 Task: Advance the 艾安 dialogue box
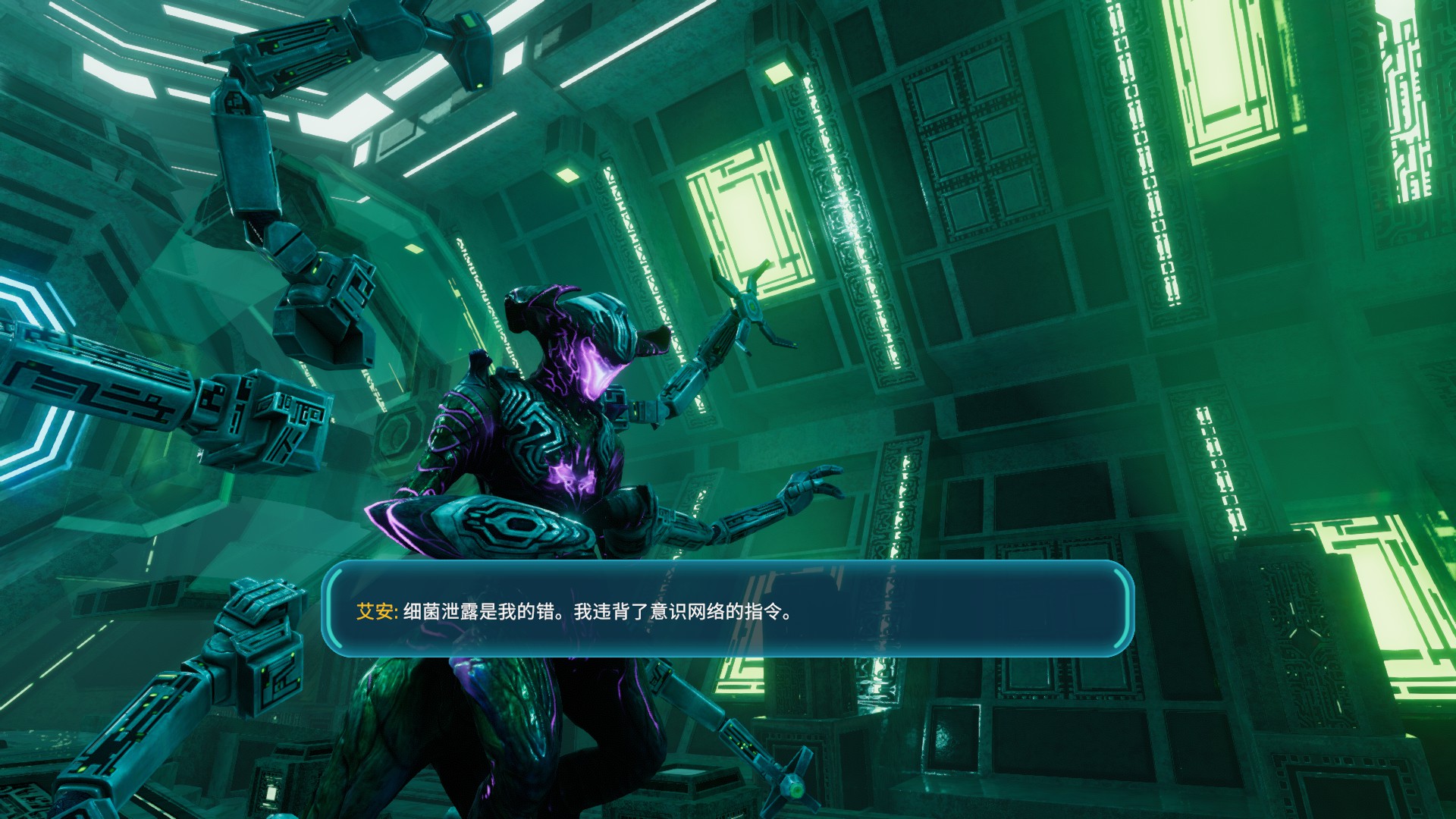[728, 609]
